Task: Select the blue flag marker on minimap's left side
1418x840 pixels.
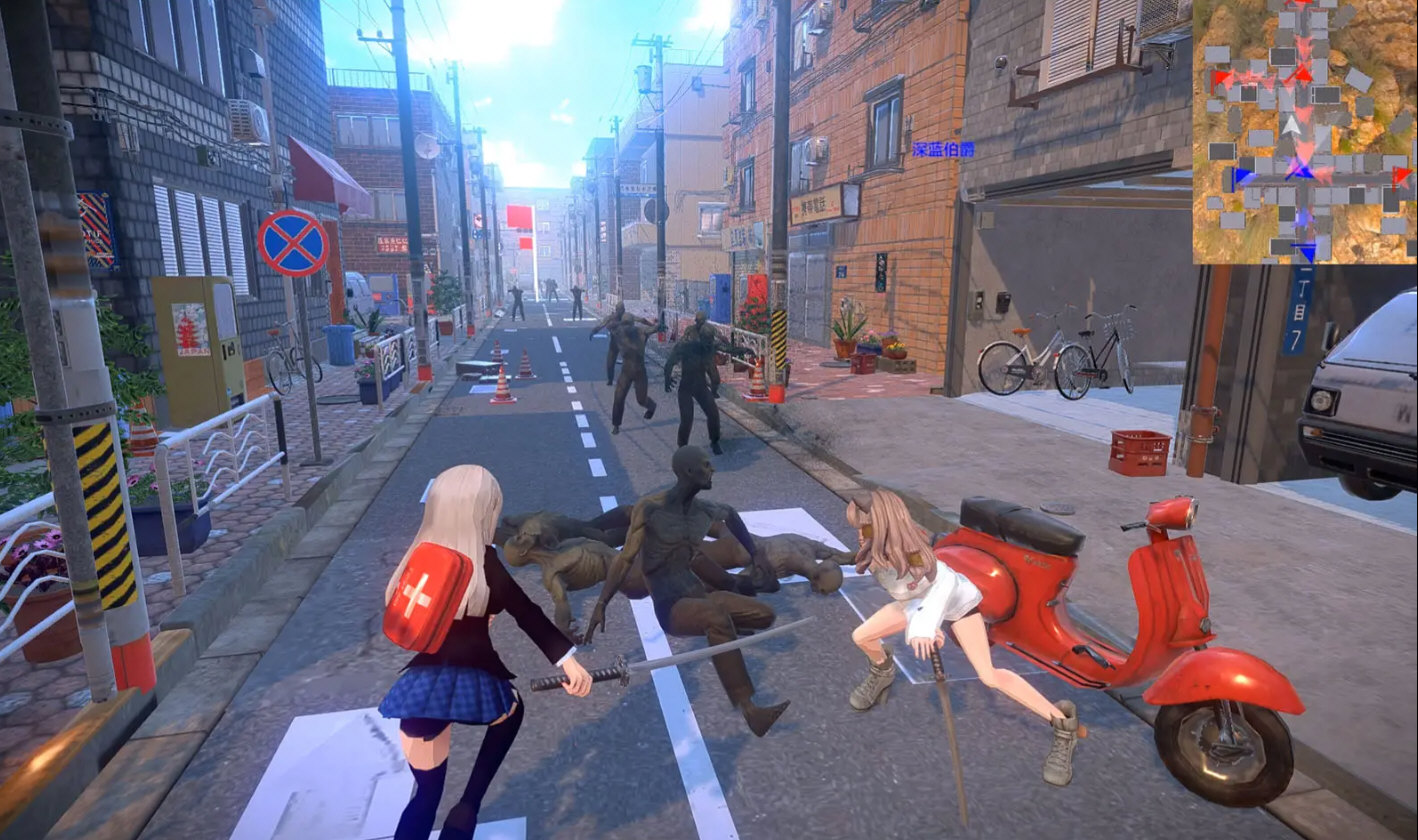Action: coord(1240,177)
